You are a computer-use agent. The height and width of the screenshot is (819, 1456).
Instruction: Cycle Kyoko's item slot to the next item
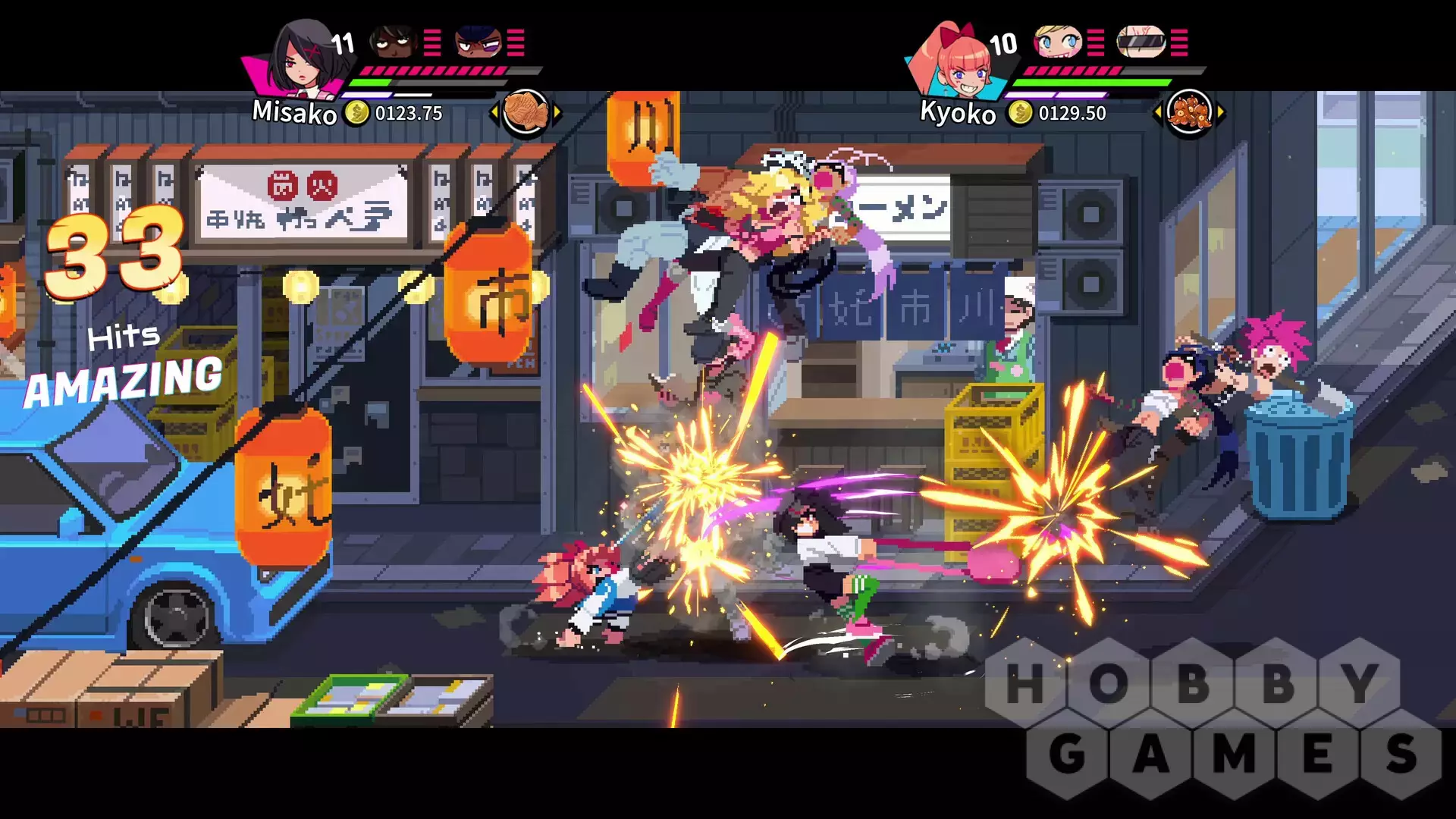[x=1220, y=113]
